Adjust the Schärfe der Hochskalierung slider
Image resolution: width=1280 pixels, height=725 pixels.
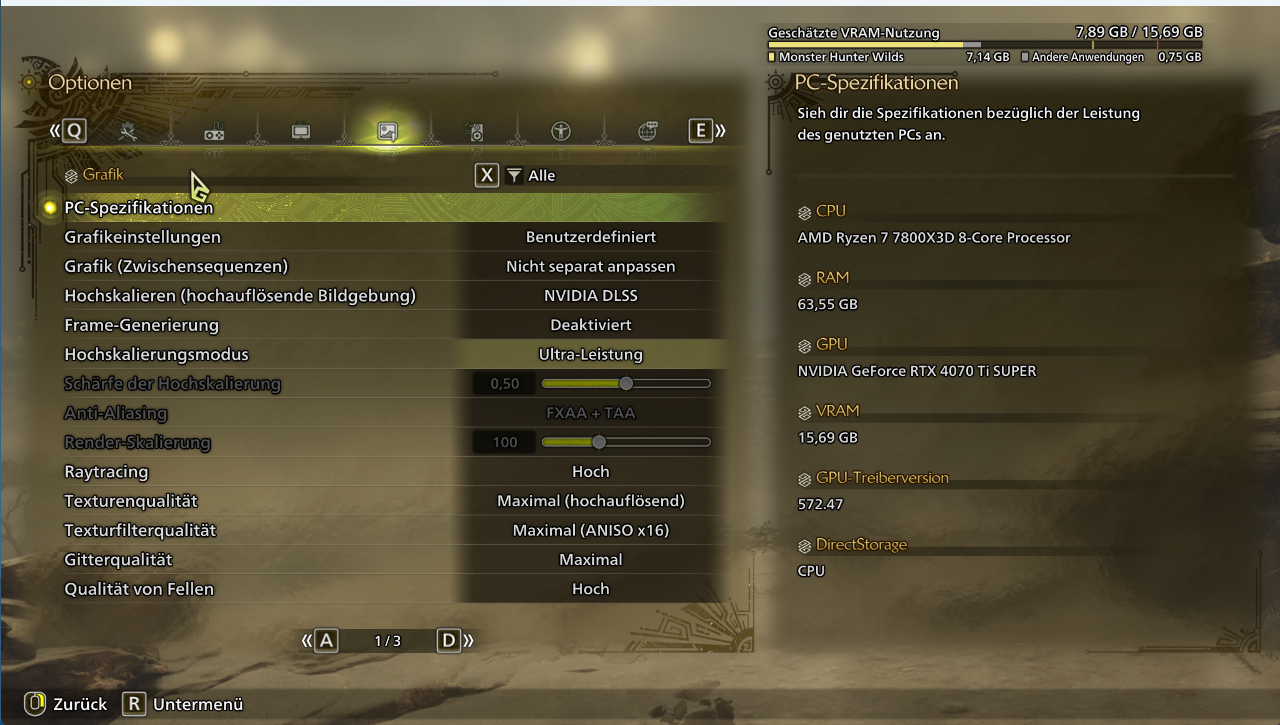(x=625, y=383)
